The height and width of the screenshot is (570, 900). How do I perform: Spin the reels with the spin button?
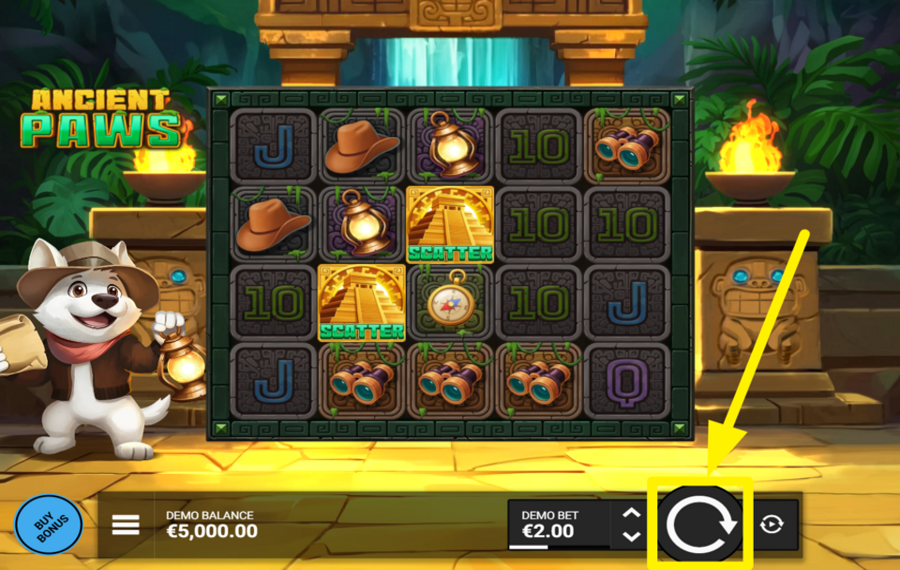701,523
